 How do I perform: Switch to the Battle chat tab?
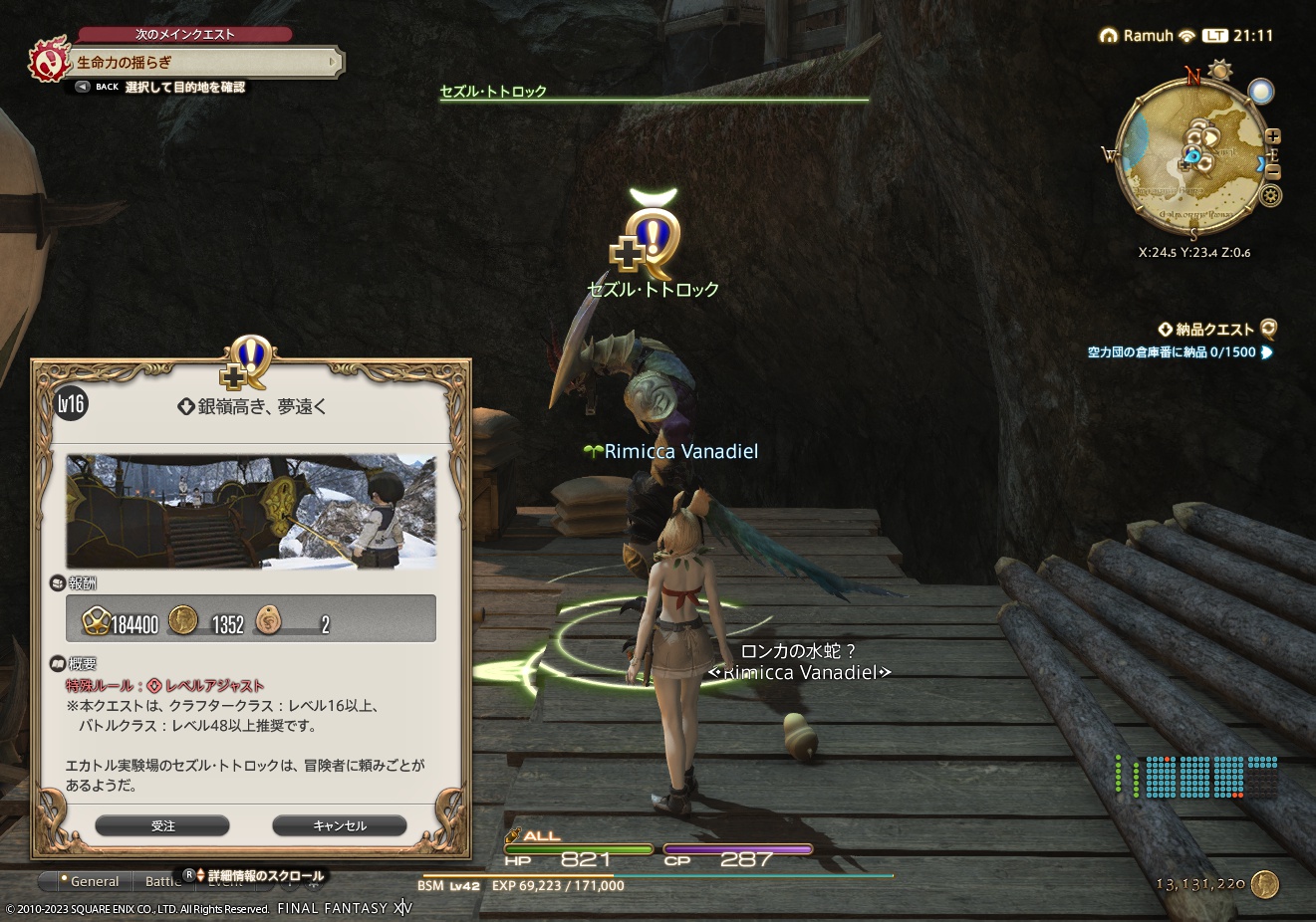point(162,881)
